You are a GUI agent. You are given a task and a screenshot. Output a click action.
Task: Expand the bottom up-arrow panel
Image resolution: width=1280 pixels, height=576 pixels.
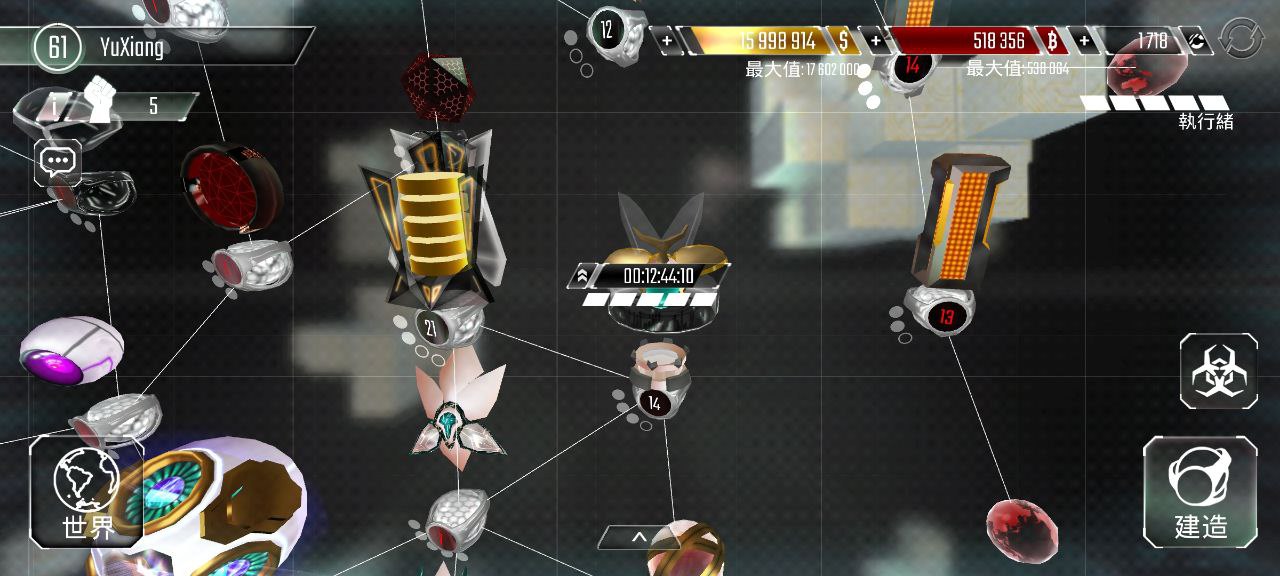pos(639,538)
